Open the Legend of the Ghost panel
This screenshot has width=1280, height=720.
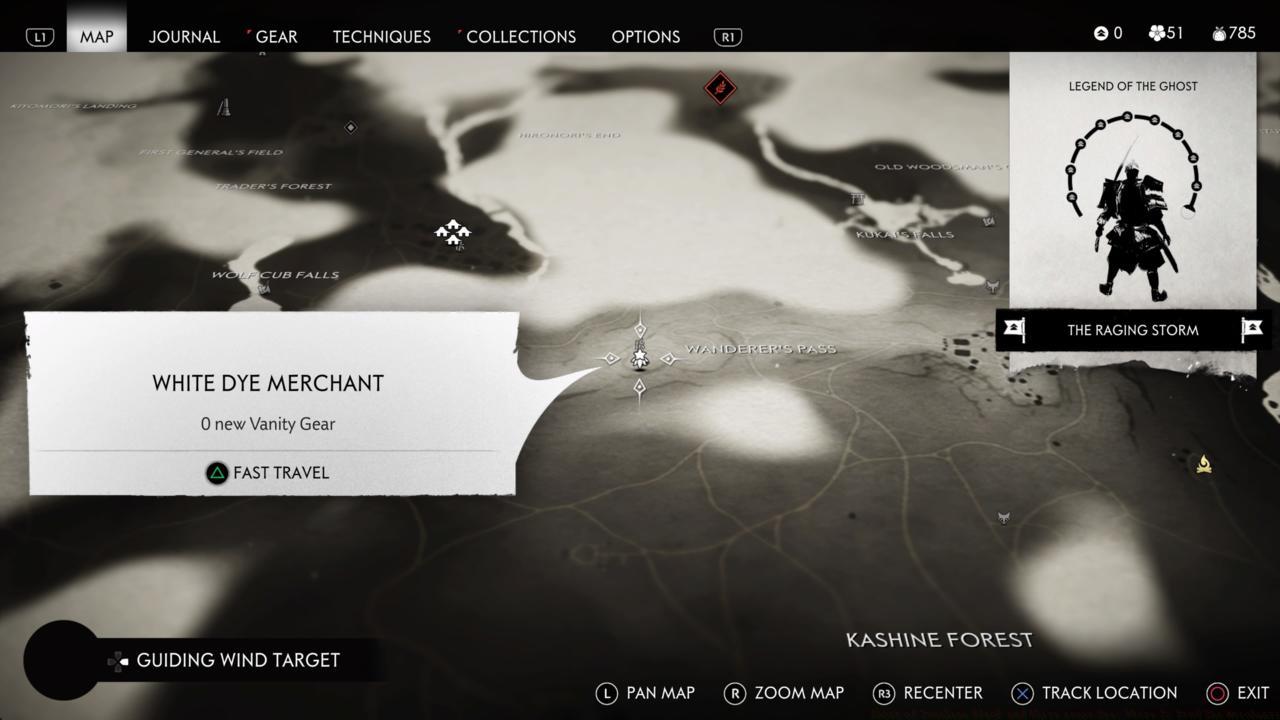[1132, 190]
